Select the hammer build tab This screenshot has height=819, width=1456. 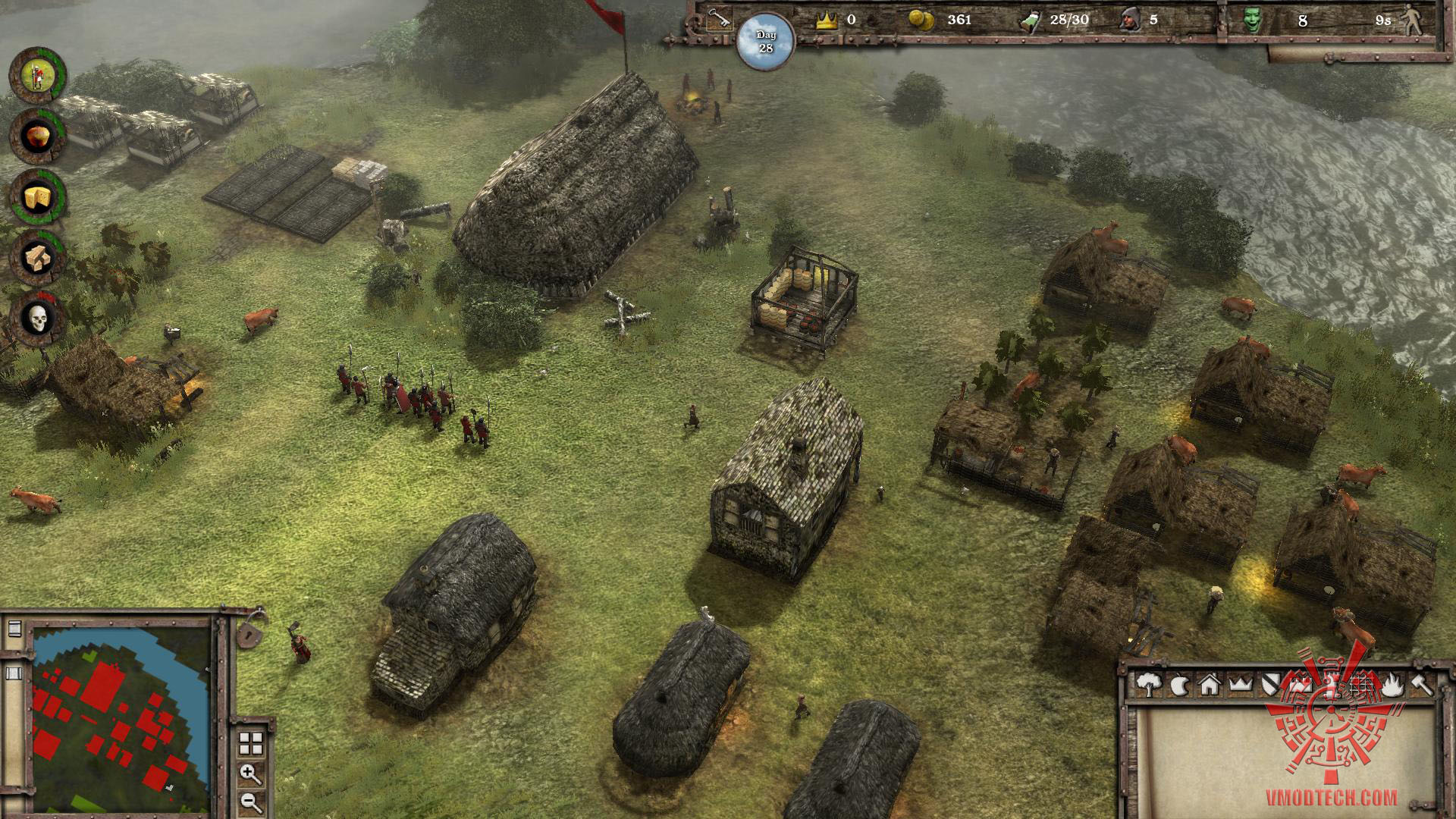[x=1421, y=686]
